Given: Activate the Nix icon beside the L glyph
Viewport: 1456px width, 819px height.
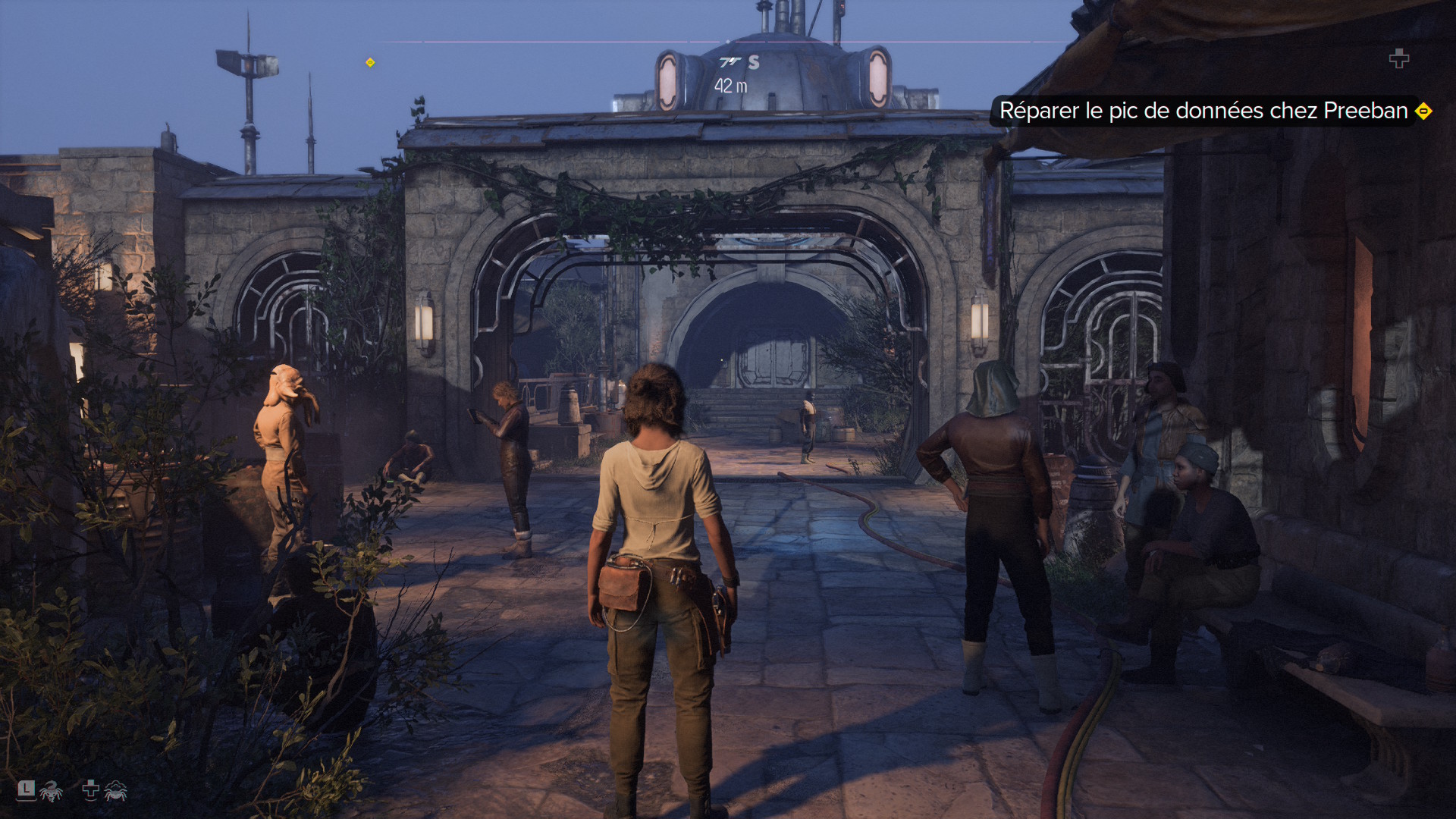Looking at the screenshot, I should click(51, 792).
